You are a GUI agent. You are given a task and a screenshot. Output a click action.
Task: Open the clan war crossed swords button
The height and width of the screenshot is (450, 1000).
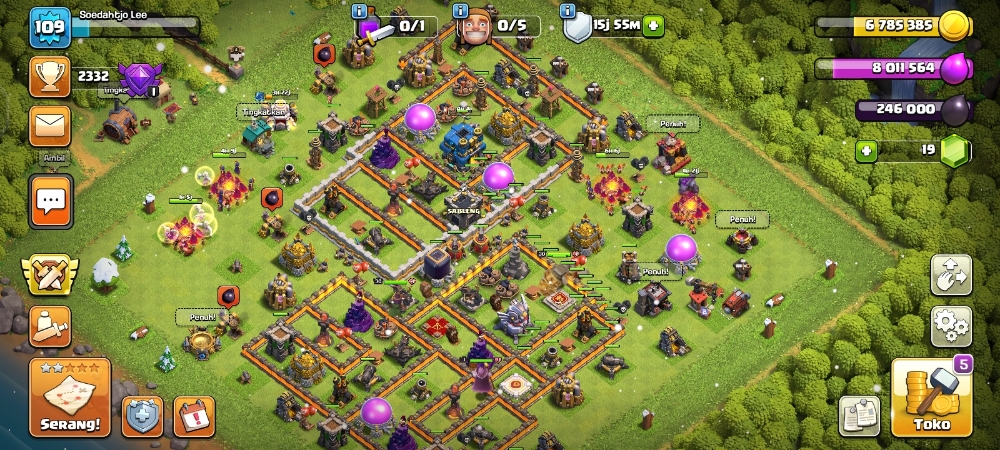49,272
